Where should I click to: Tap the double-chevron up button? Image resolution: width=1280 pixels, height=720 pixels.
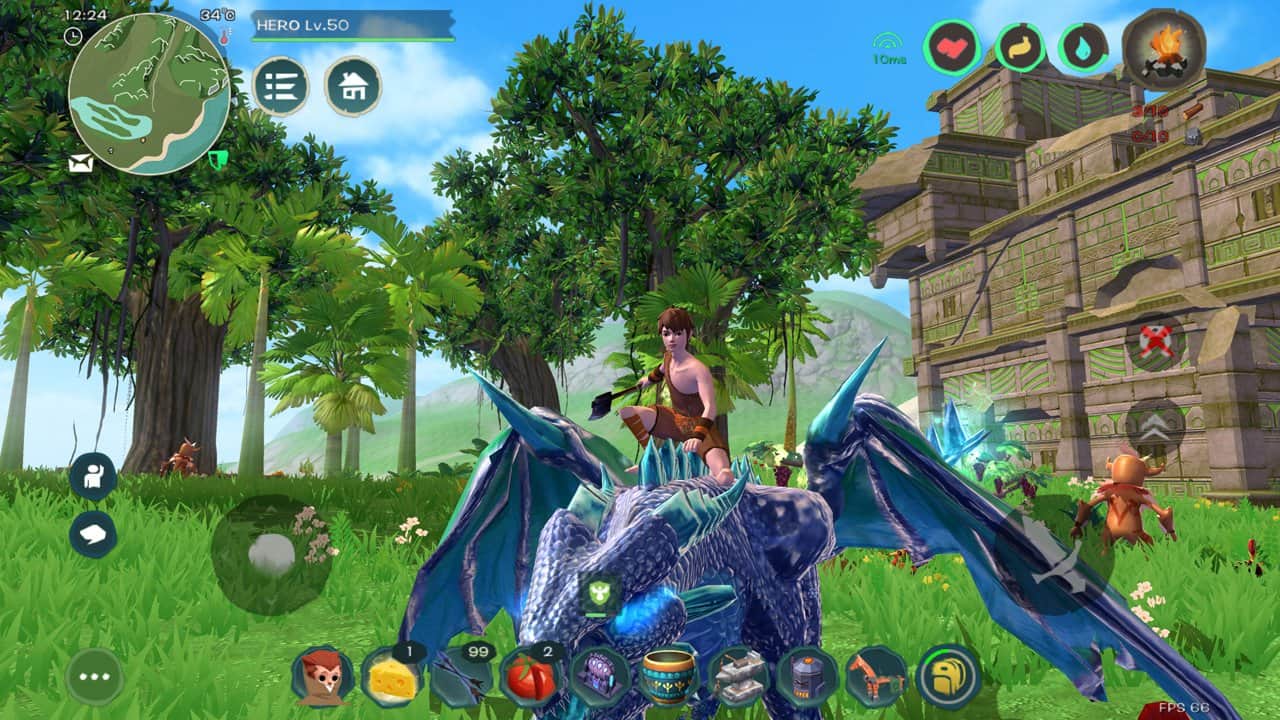click(x=1156, y=426)
